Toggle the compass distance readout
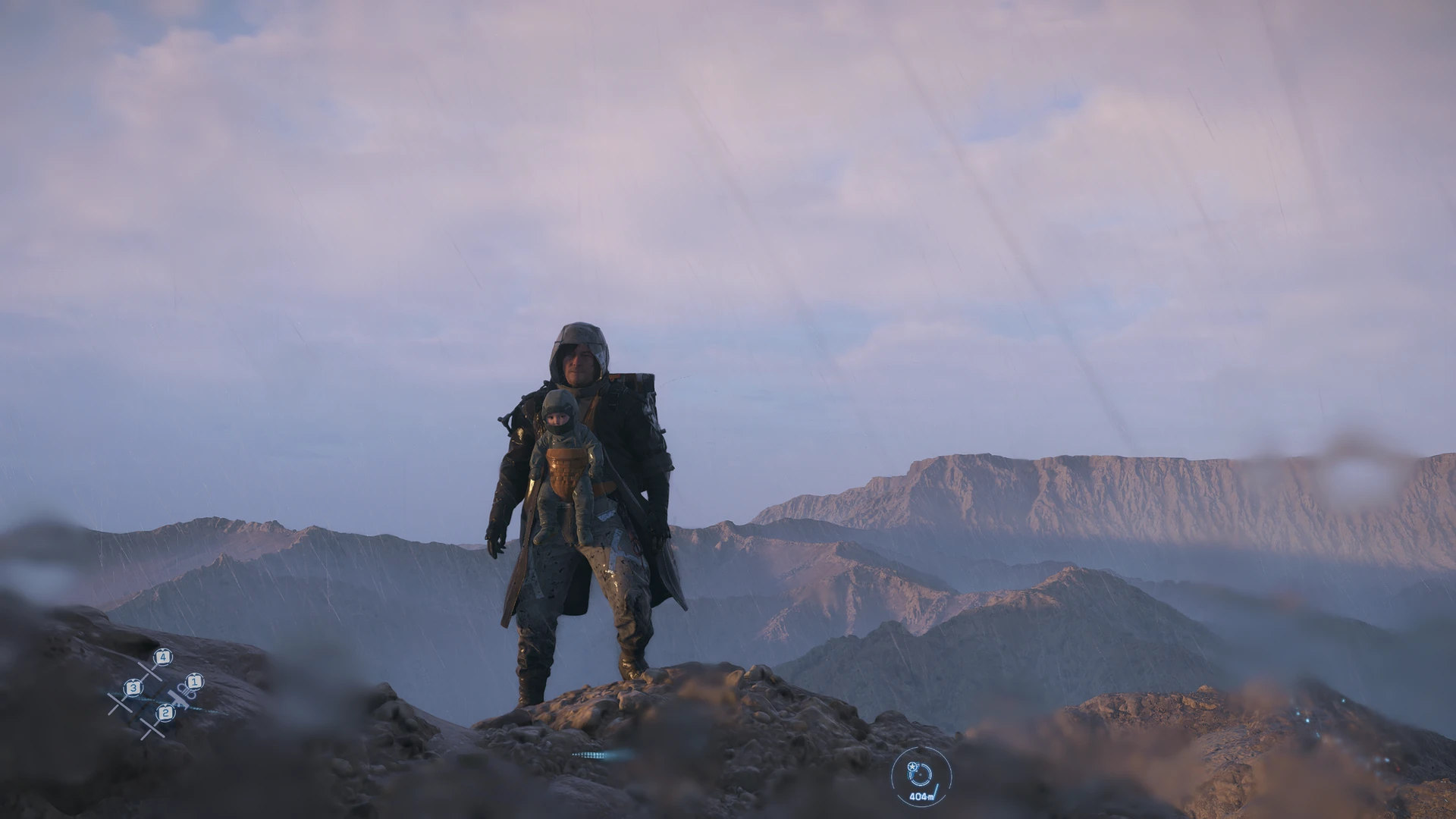Image resolution: width=1456 pixels, height=819 pixels. pyautogui.click(x=922, y=798)
